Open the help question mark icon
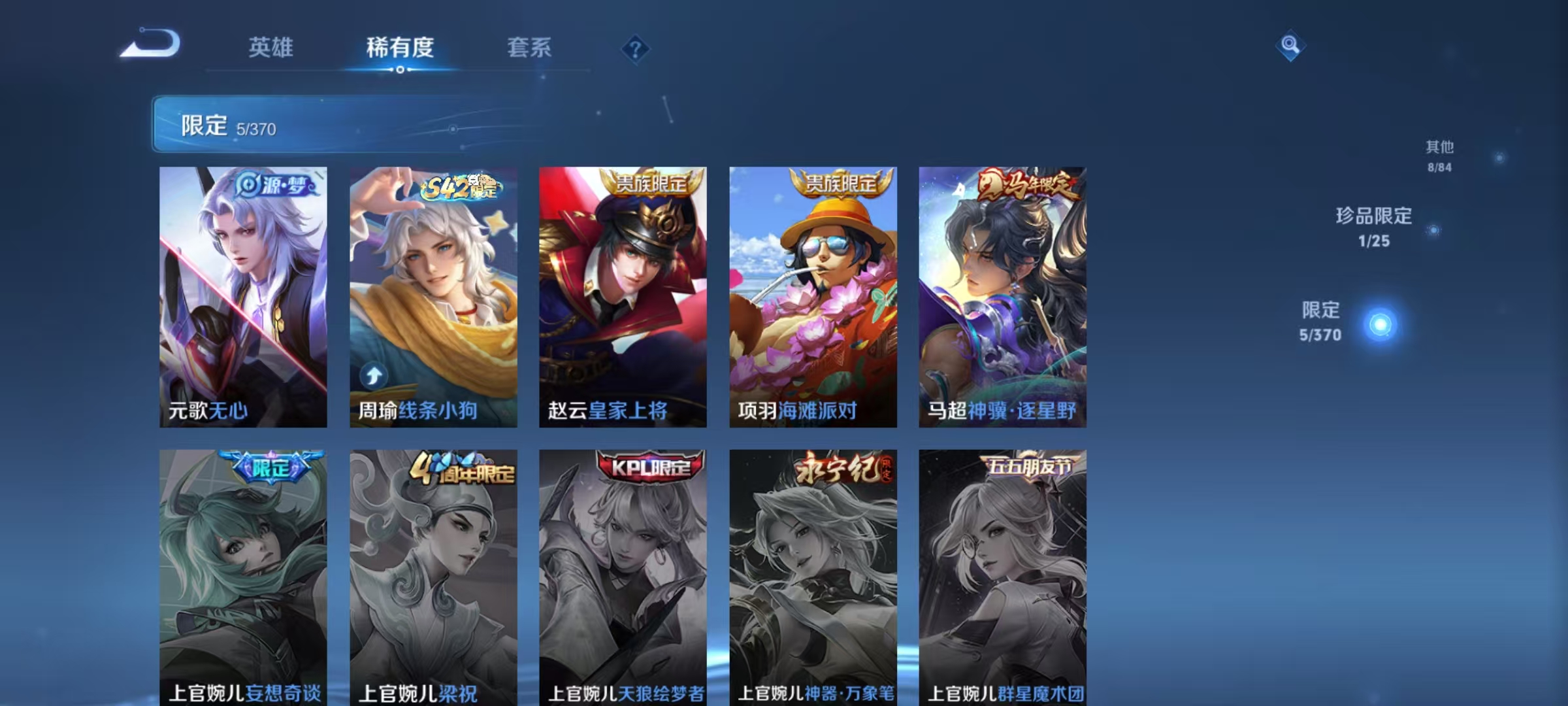The width and height of the screenshot is (1568, 706). pyautogui.click(x=636, y=49)
